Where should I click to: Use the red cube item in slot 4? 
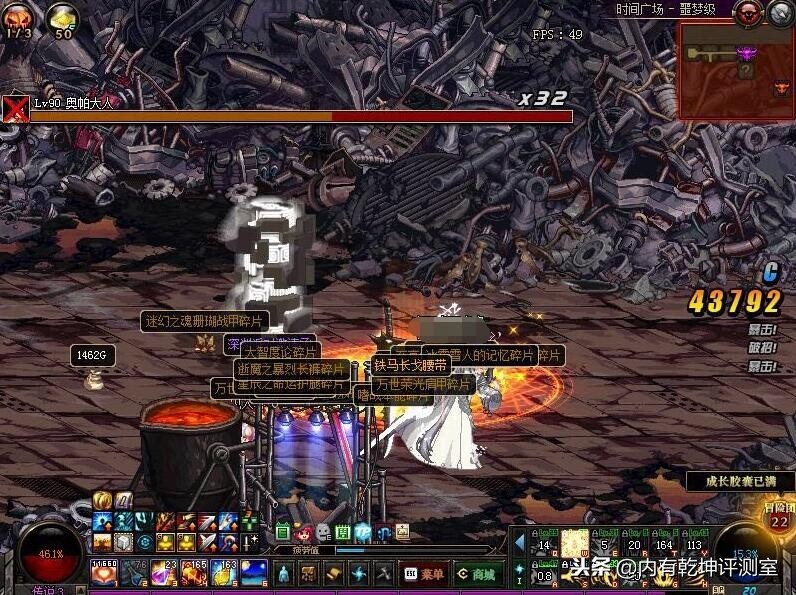(x=194, y=573)
